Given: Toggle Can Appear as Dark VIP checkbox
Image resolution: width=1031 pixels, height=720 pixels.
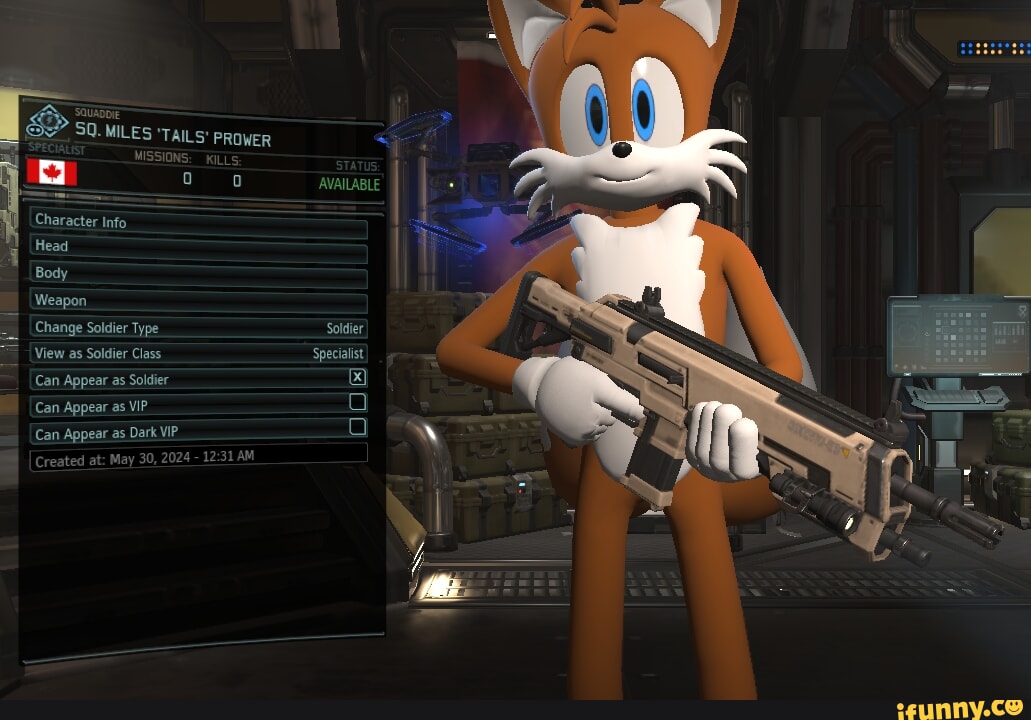Looking at the screenshot, I should point(357,427).
